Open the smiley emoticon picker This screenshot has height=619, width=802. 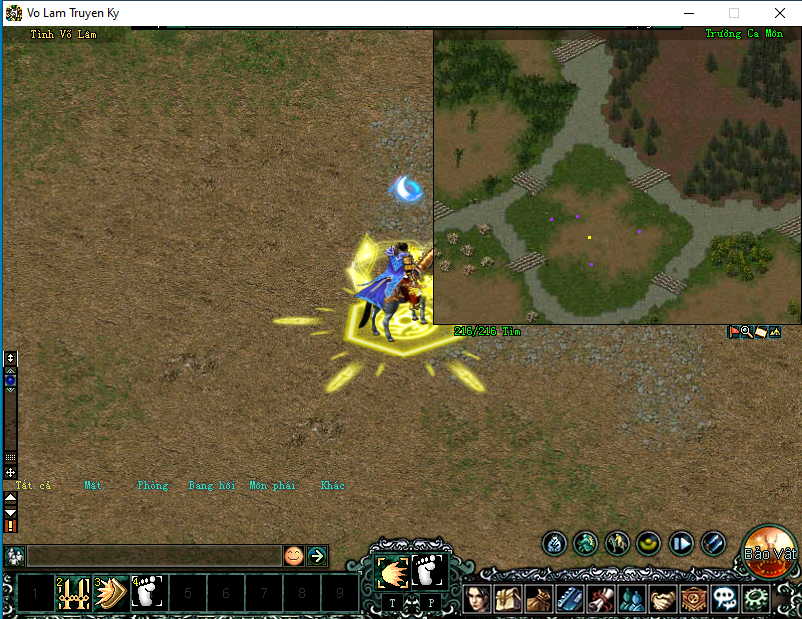(x=293, y=556)
